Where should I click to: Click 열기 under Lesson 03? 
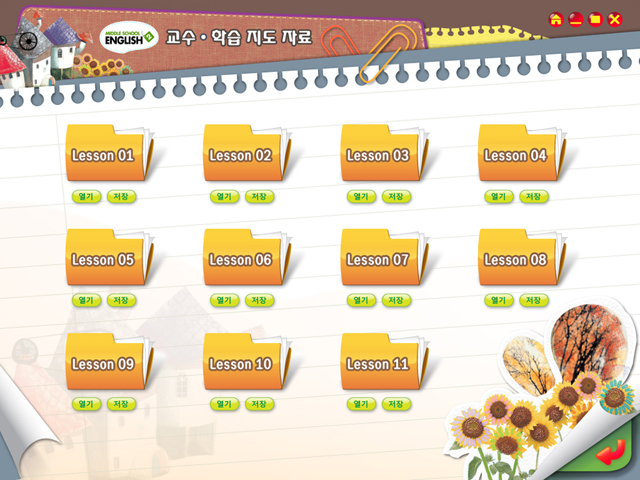361,196
